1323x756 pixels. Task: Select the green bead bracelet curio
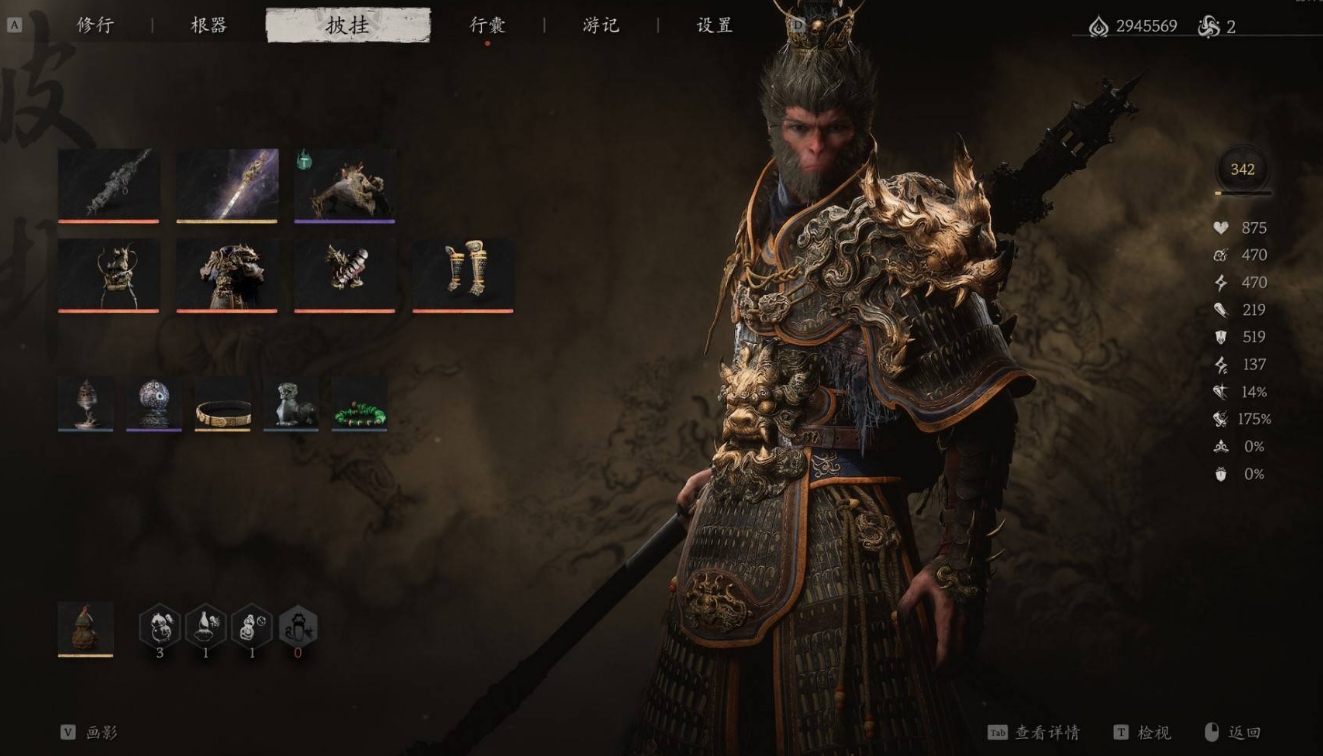tap(359, 404)
